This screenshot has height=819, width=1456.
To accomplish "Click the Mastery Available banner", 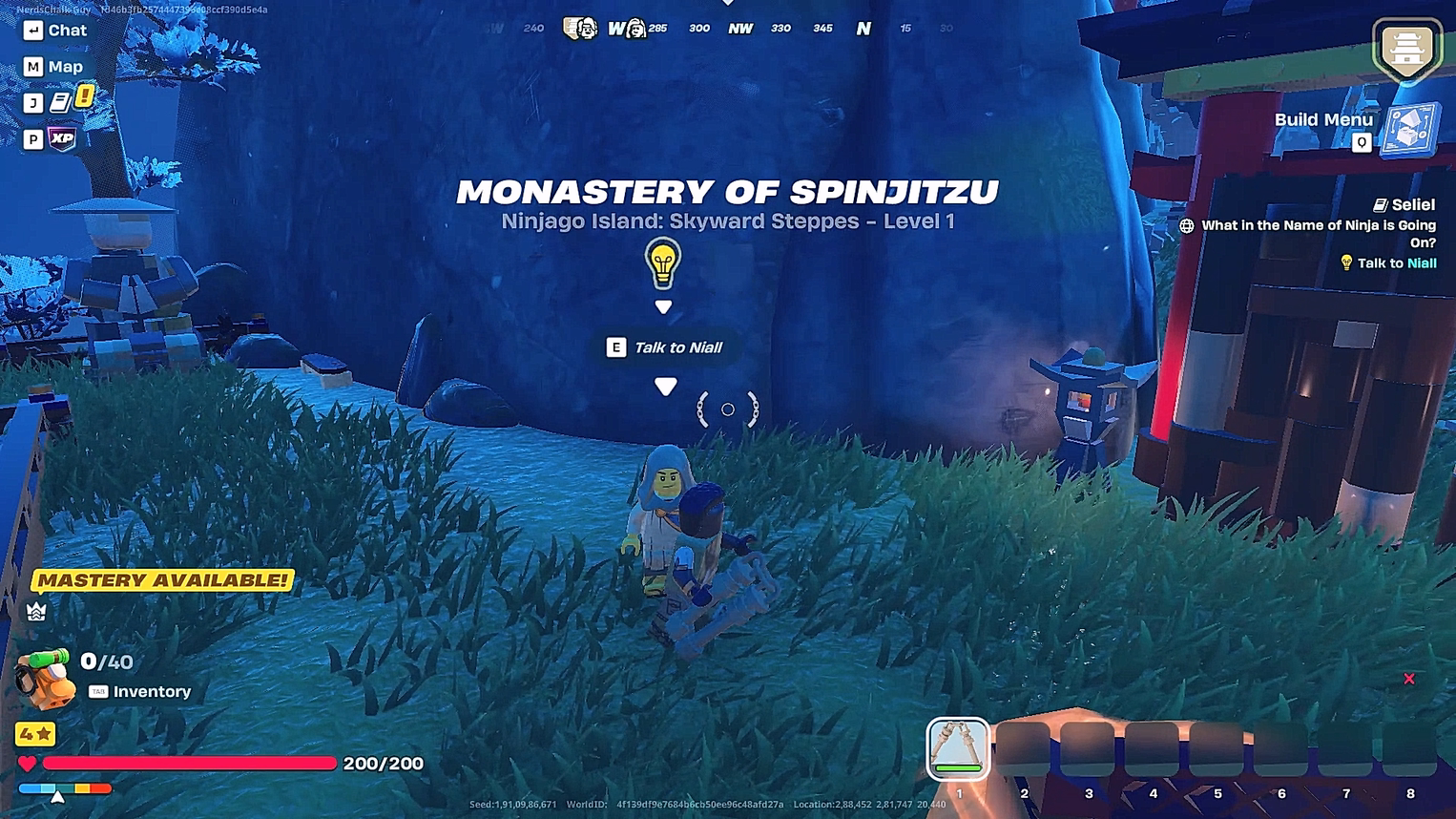I will coord(160,578).
